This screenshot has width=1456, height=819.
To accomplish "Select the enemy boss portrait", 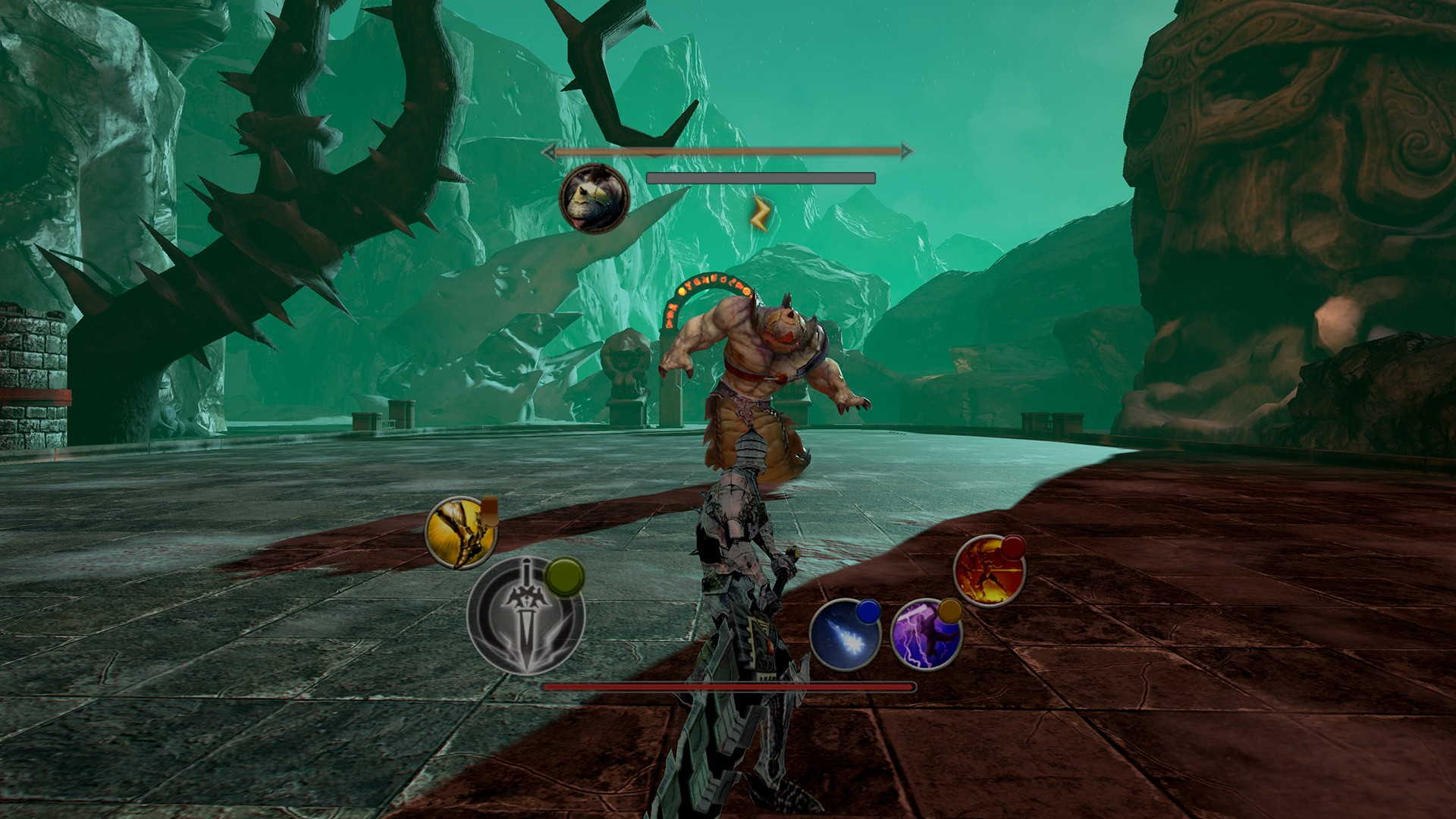I will click(594, 197).
